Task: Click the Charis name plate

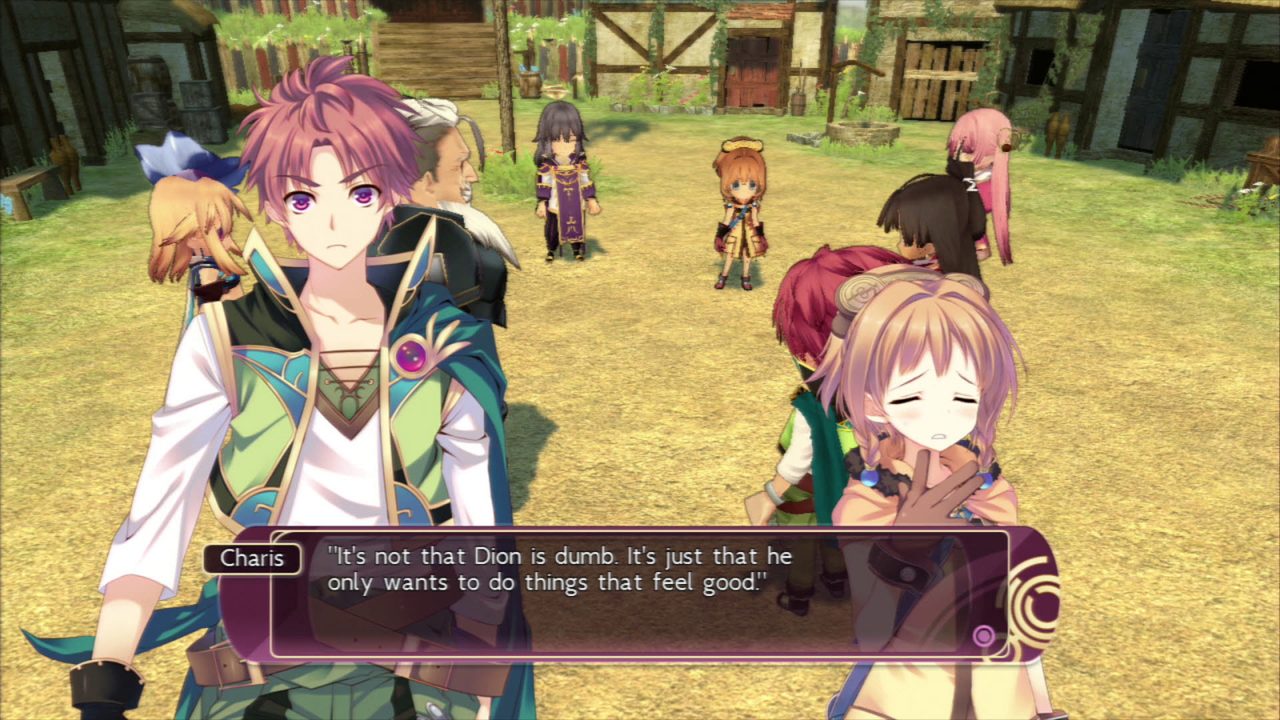Action: click(x=253, y=559)
